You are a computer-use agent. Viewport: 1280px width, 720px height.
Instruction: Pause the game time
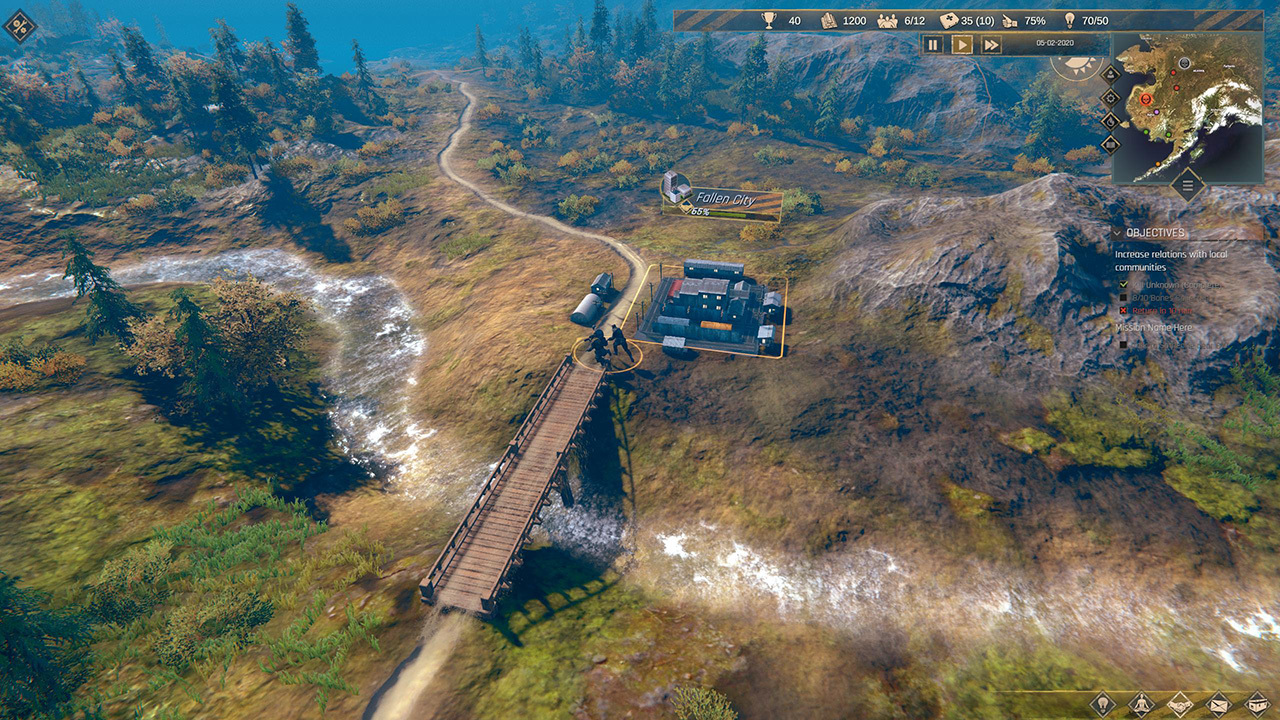(933, 45)
